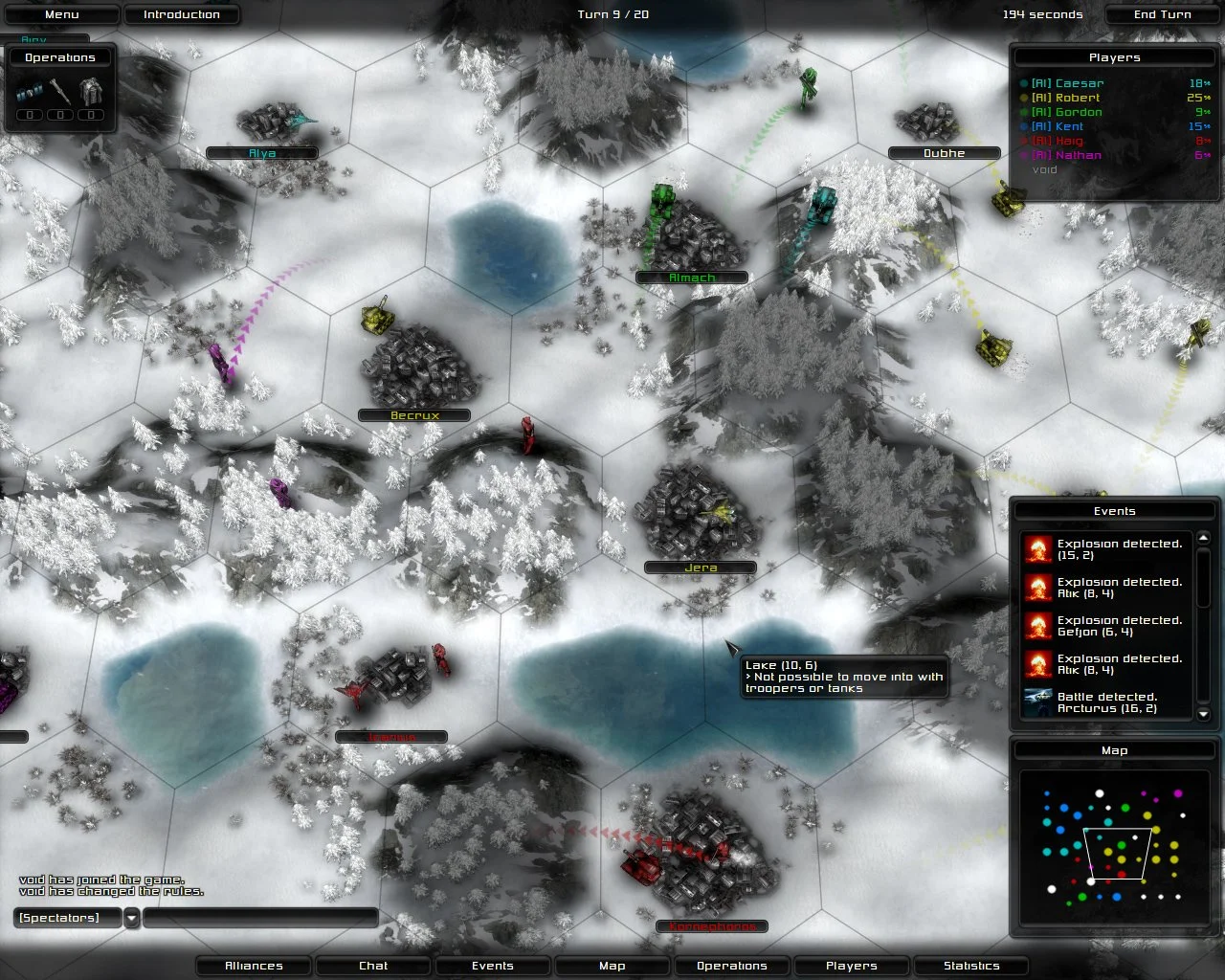Image resolution: width=1225 pixels, height=980 pixels.
Task: Click the Map button in the bottom bar
Action: [612, 966]
